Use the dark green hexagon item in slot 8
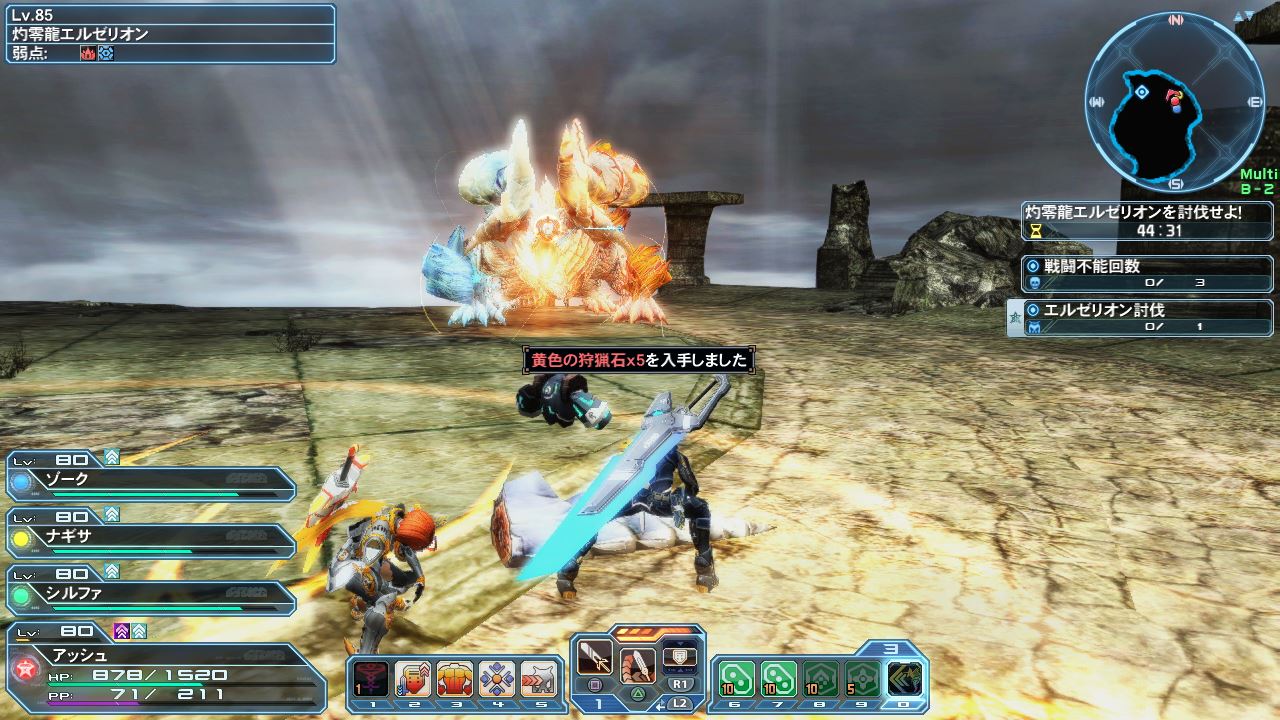 (821, 679)
